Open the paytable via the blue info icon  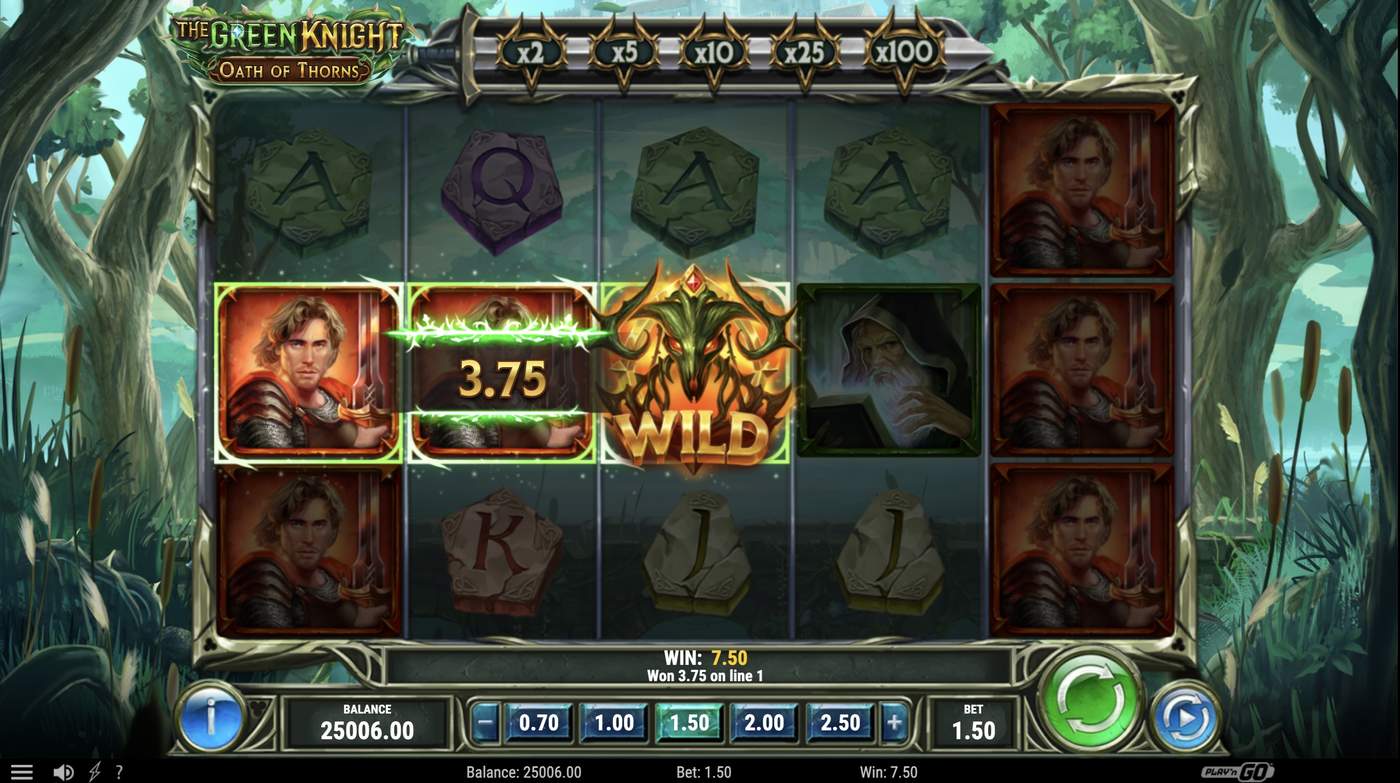tap(212, 717)
